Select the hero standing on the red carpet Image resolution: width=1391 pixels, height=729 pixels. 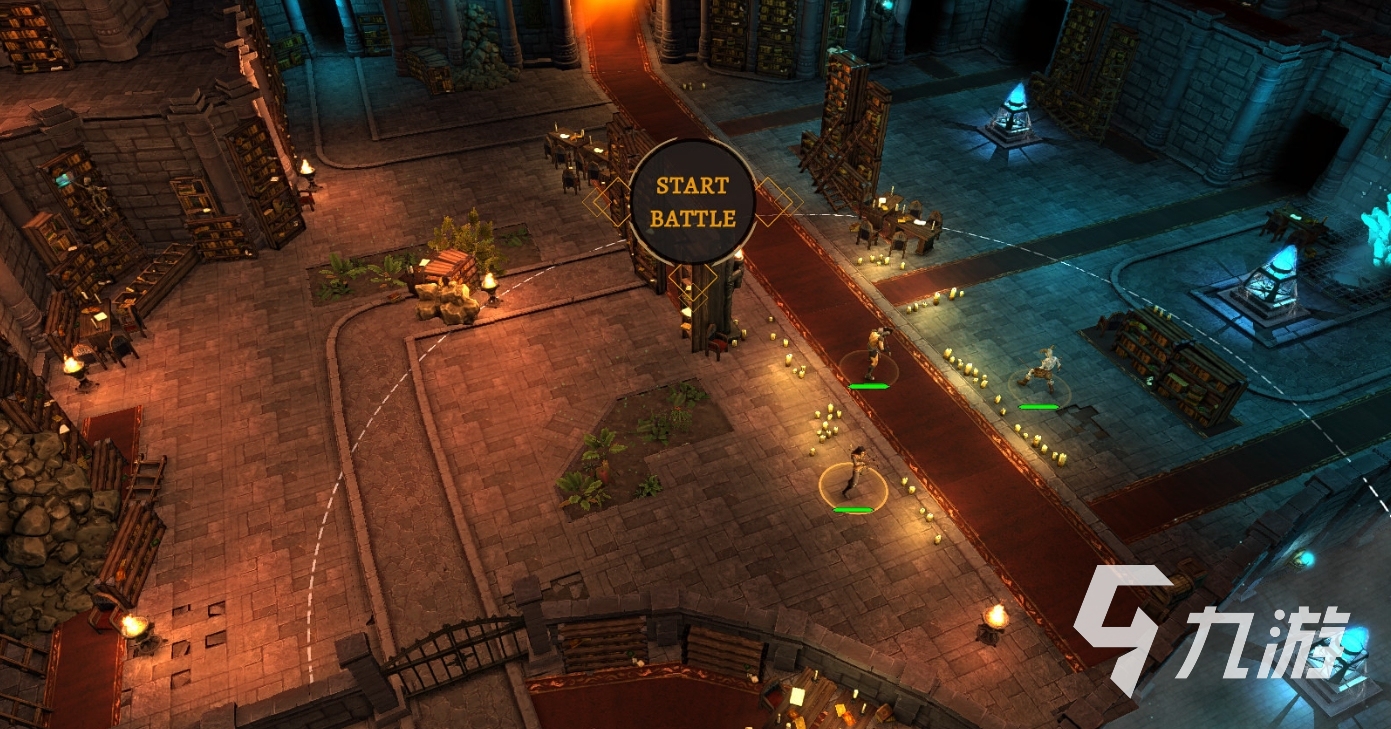874,354
